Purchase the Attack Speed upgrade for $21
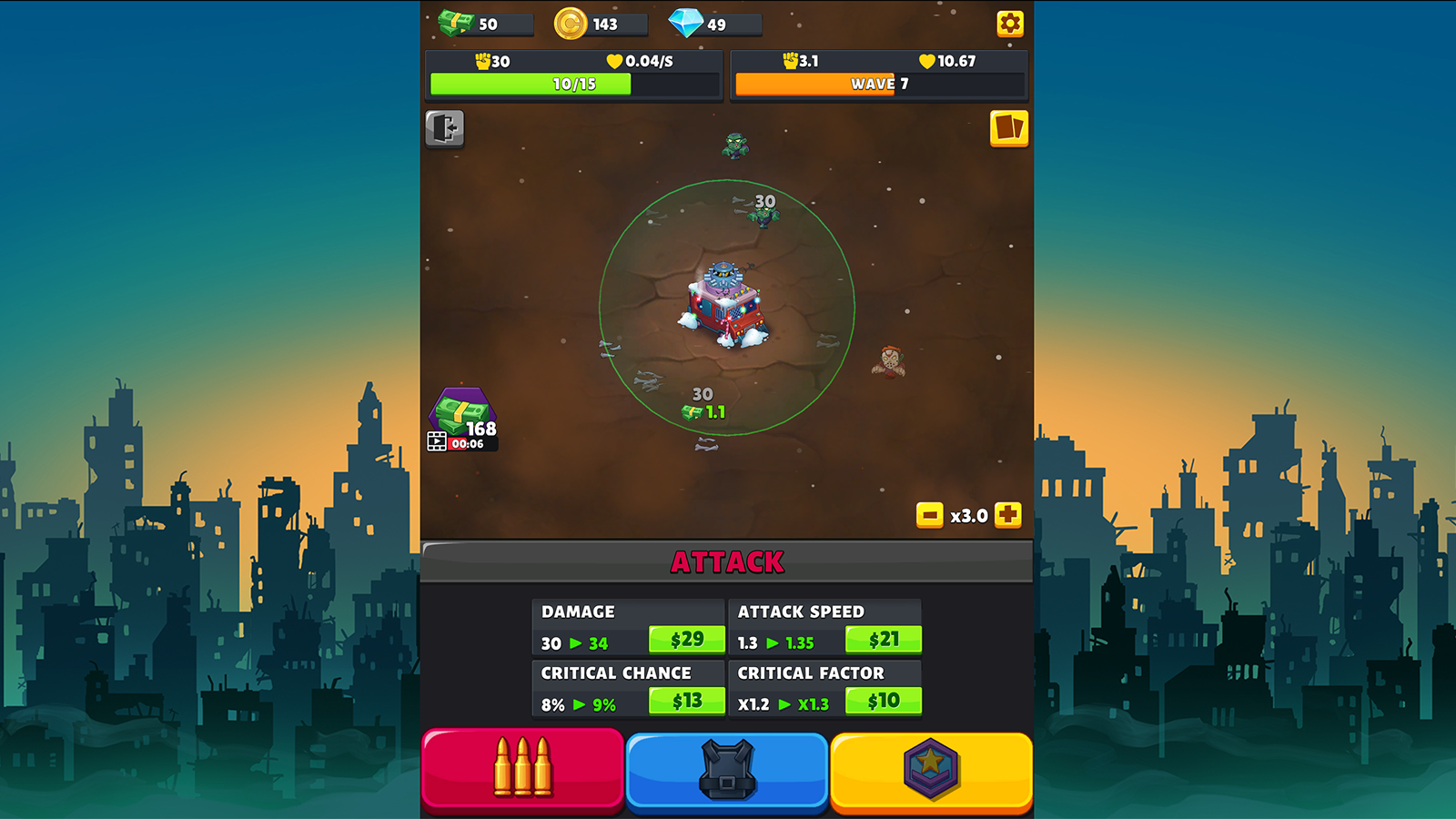This screenshot has width=1456, height=819. coord(882,639)
